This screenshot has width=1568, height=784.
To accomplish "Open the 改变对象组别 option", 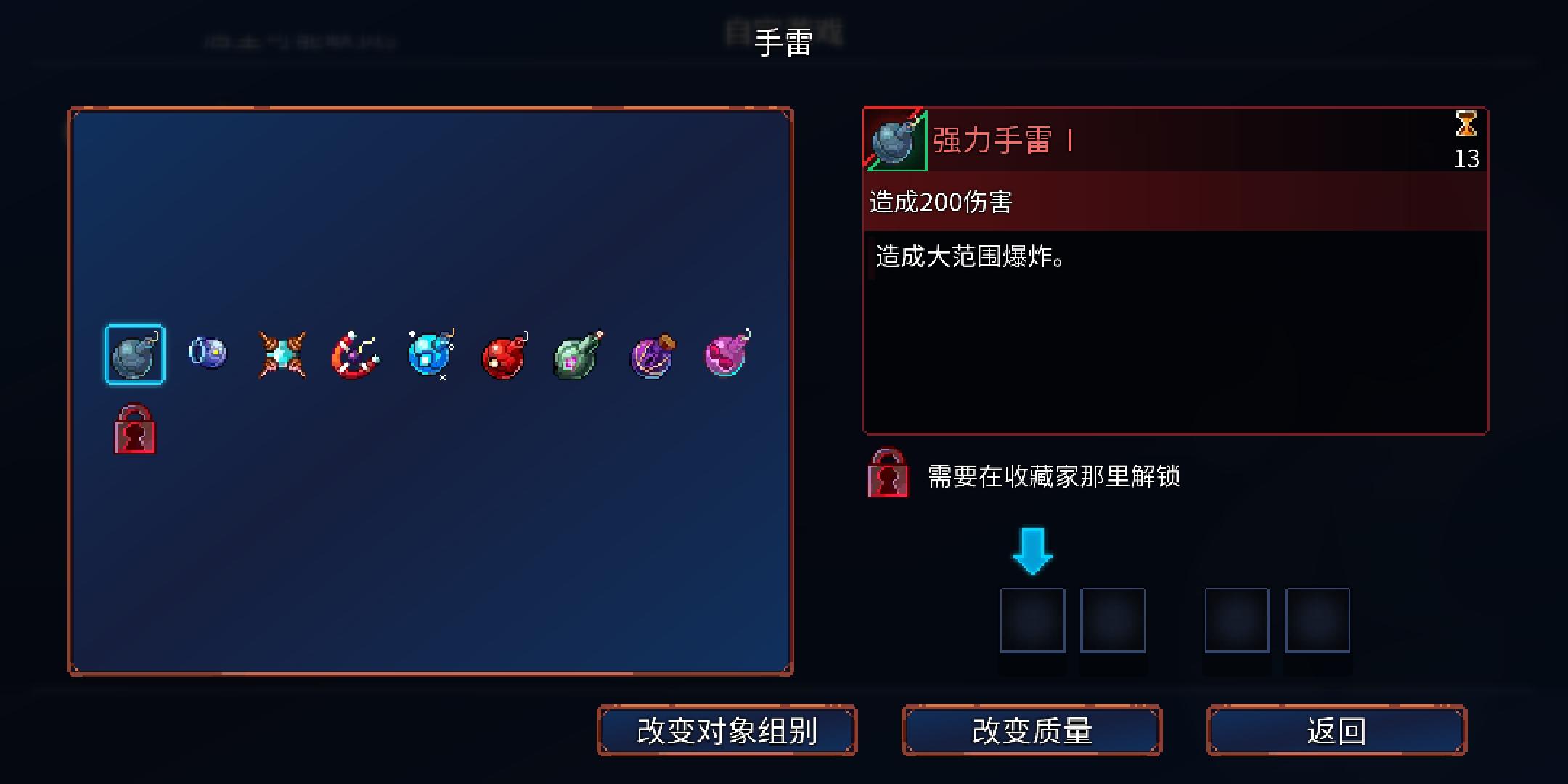I will pyautogui.click(x=728, y=732).
